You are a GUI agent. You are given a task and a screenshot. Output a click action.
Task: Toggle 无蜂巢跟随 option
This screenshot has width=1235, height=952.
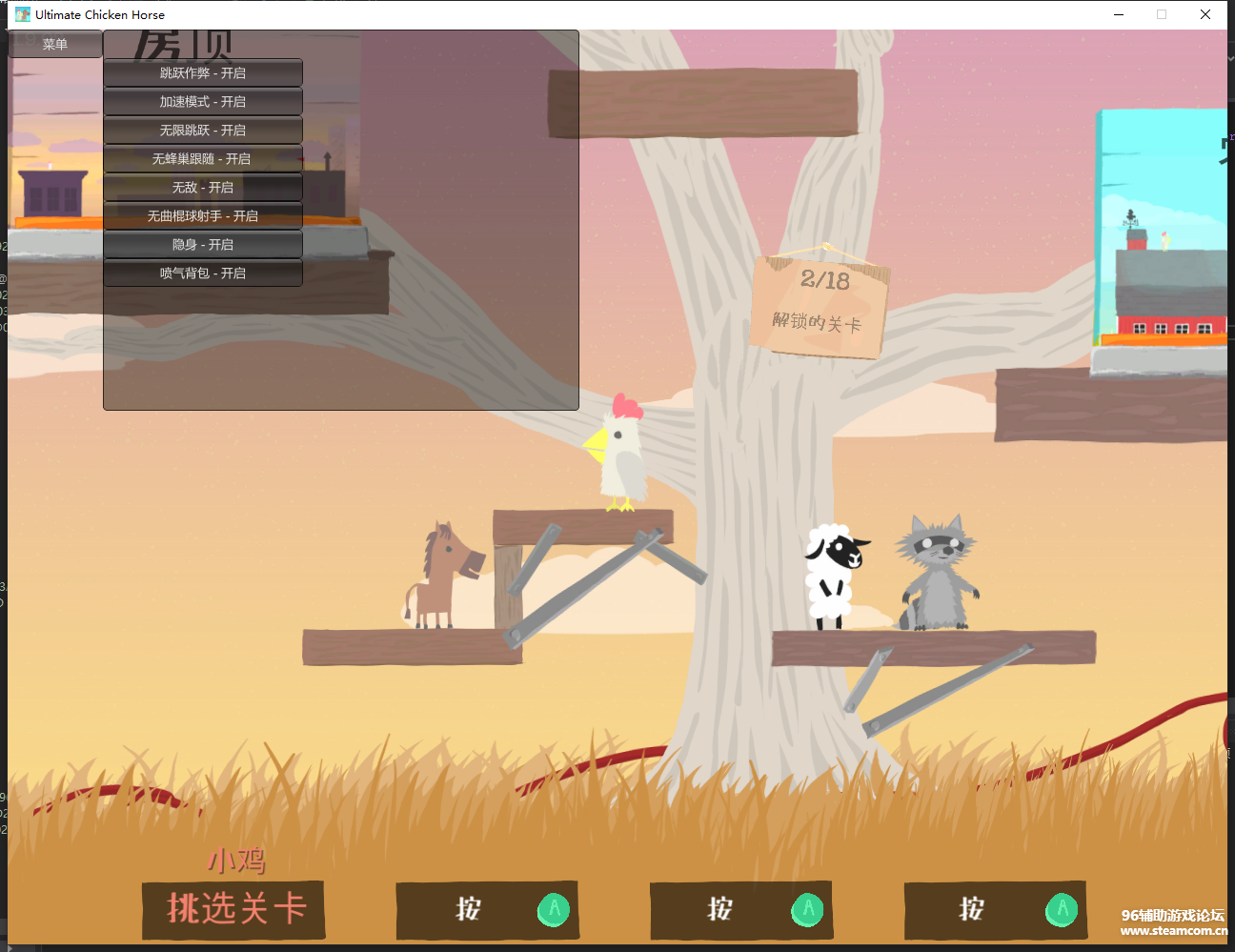click(203, 159)
